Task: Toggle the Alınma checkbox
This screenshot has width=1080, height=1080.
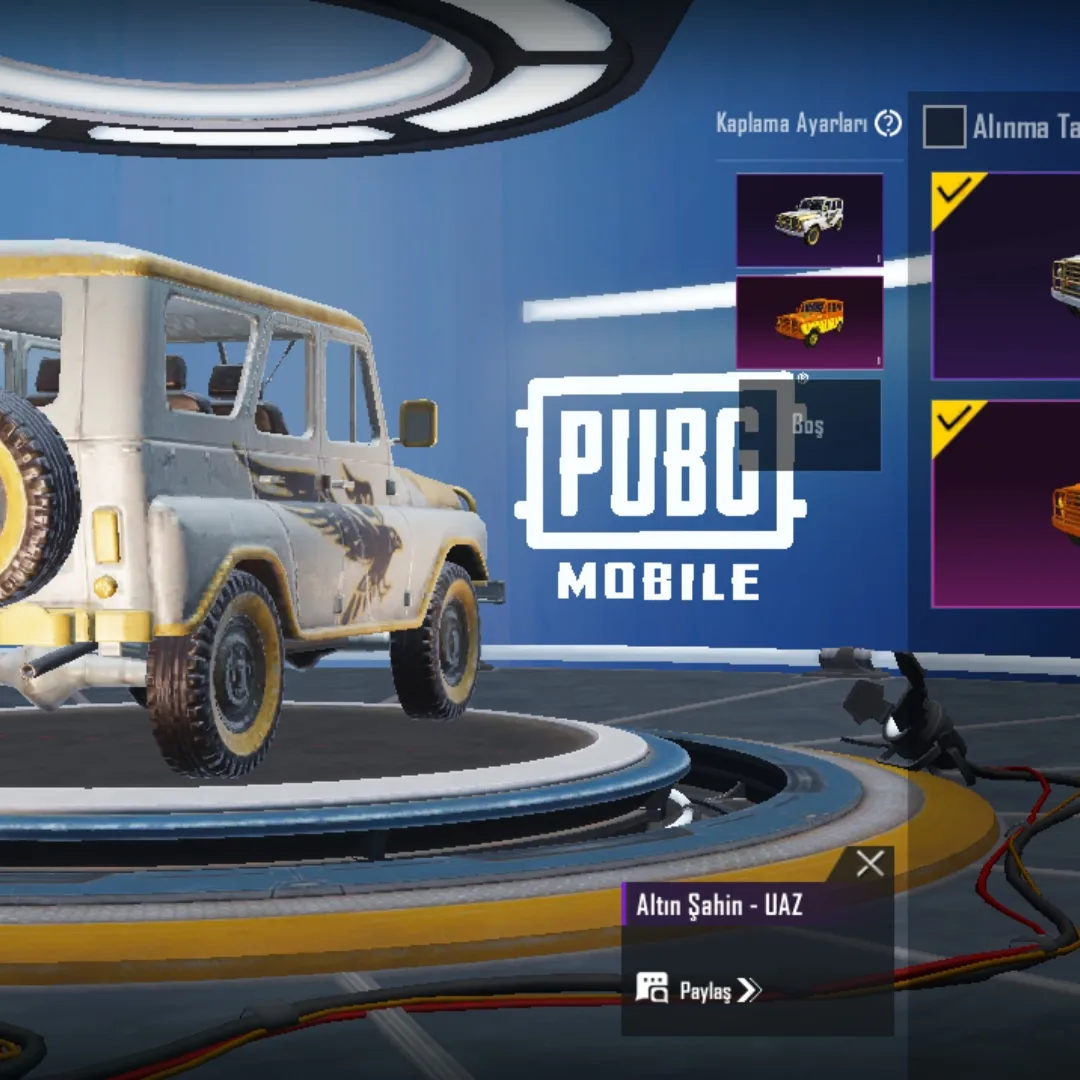Action: [x=944, y=127]
